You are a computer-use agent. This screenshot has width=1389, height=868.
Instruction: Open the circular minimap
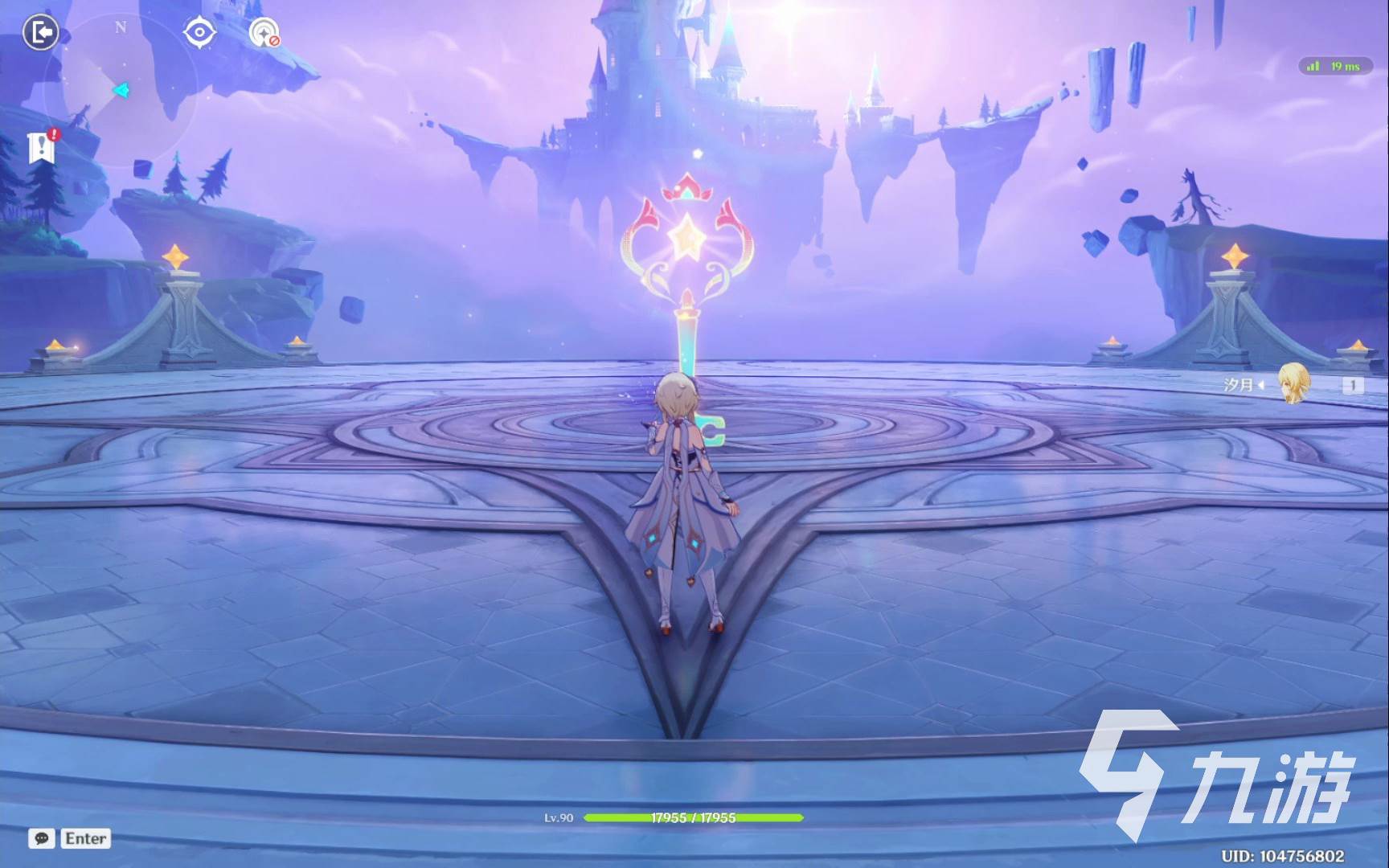[x=121, y=90]
